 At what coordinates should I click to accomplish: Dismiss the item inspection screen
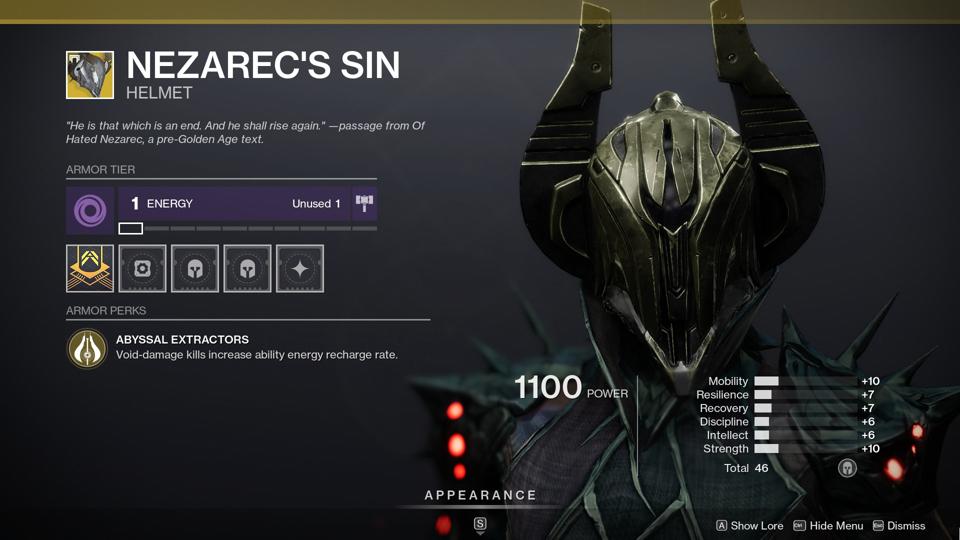[899, 526]
